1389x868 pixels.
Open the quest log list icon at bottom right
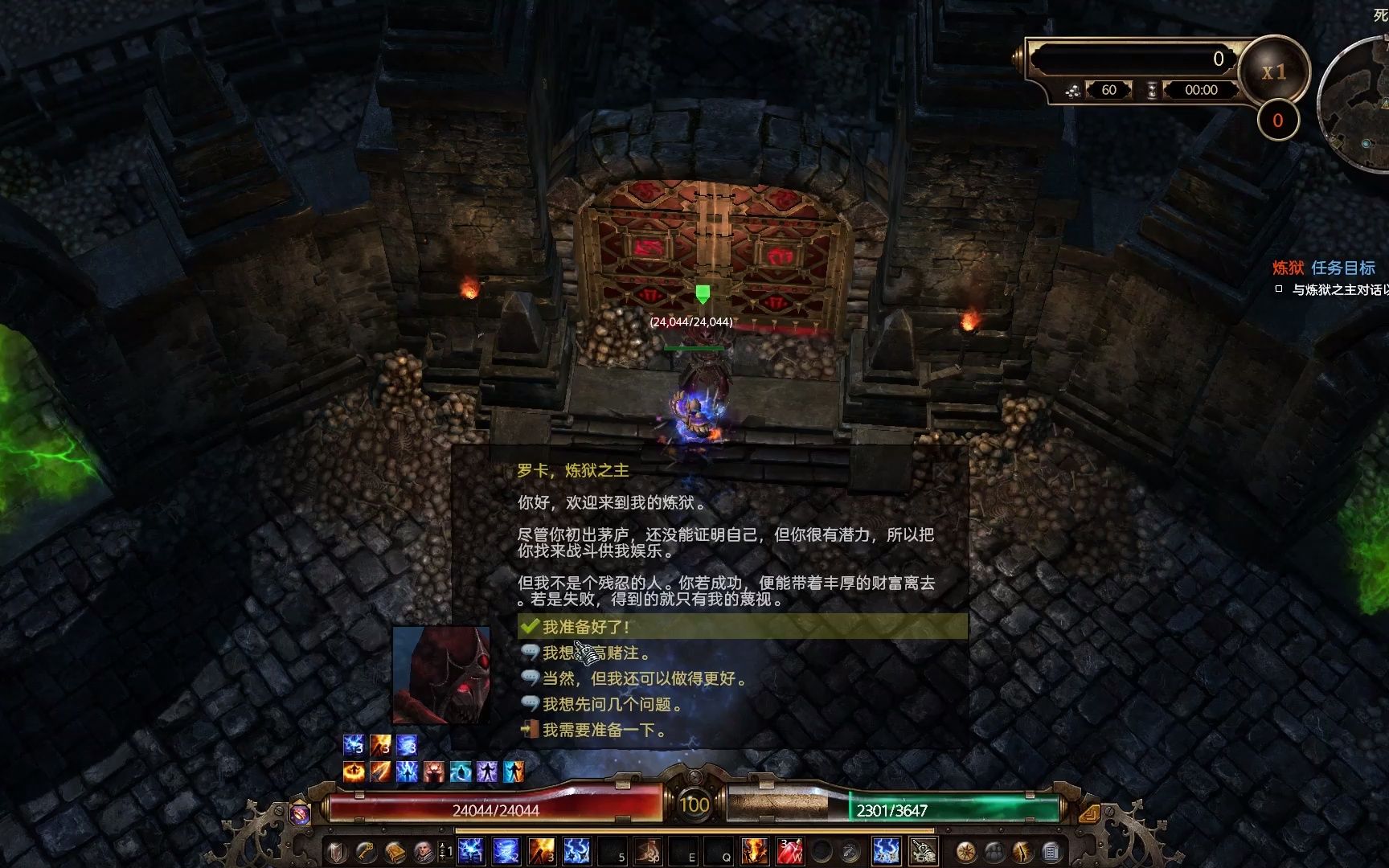click(1051, 852)
